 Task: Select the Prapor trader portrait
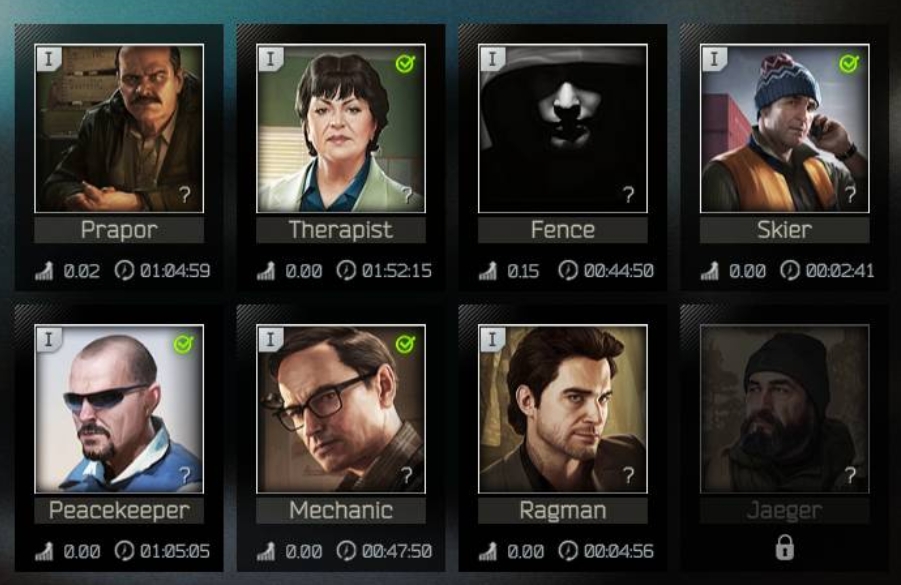[x=119, y=128]
